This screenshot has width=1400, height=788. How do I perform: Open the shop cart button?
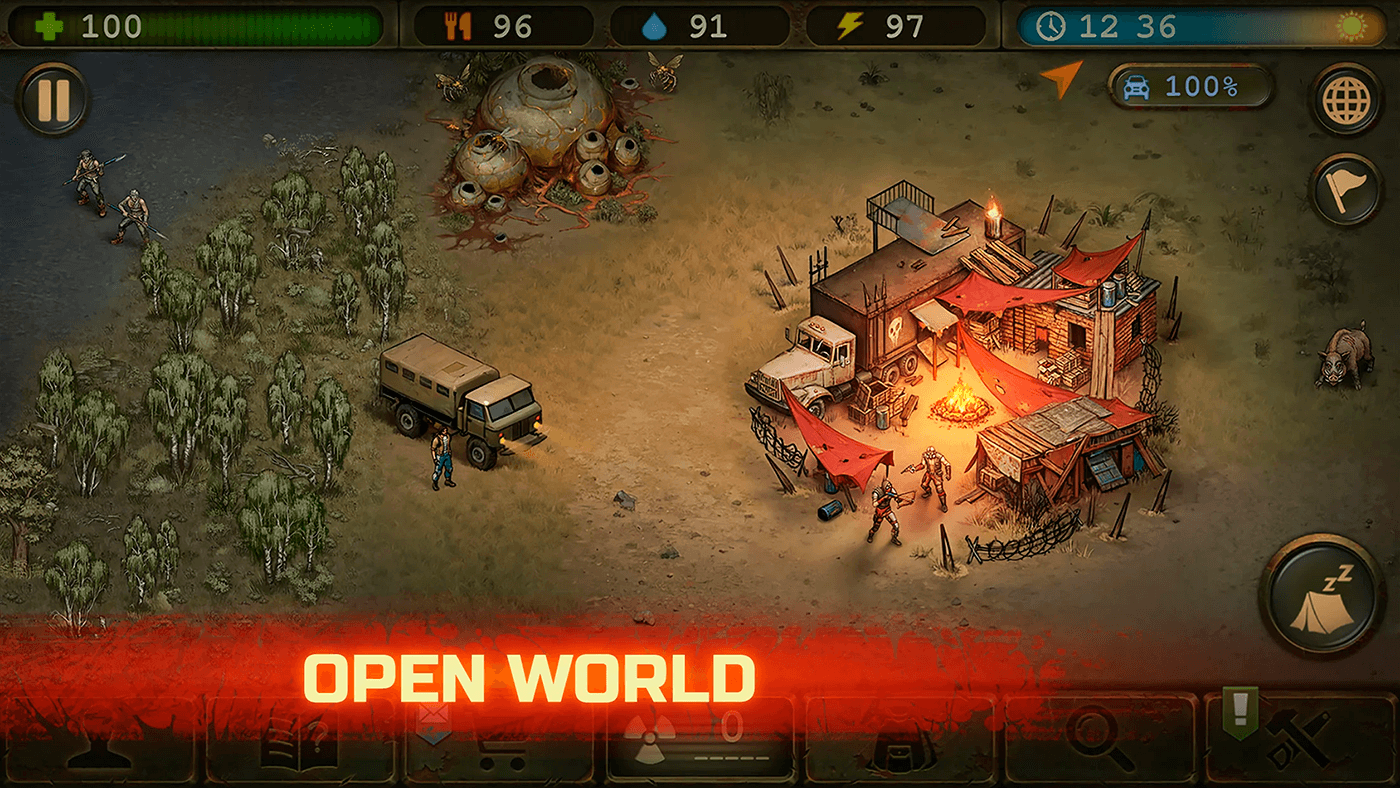(x=499, y=741)
